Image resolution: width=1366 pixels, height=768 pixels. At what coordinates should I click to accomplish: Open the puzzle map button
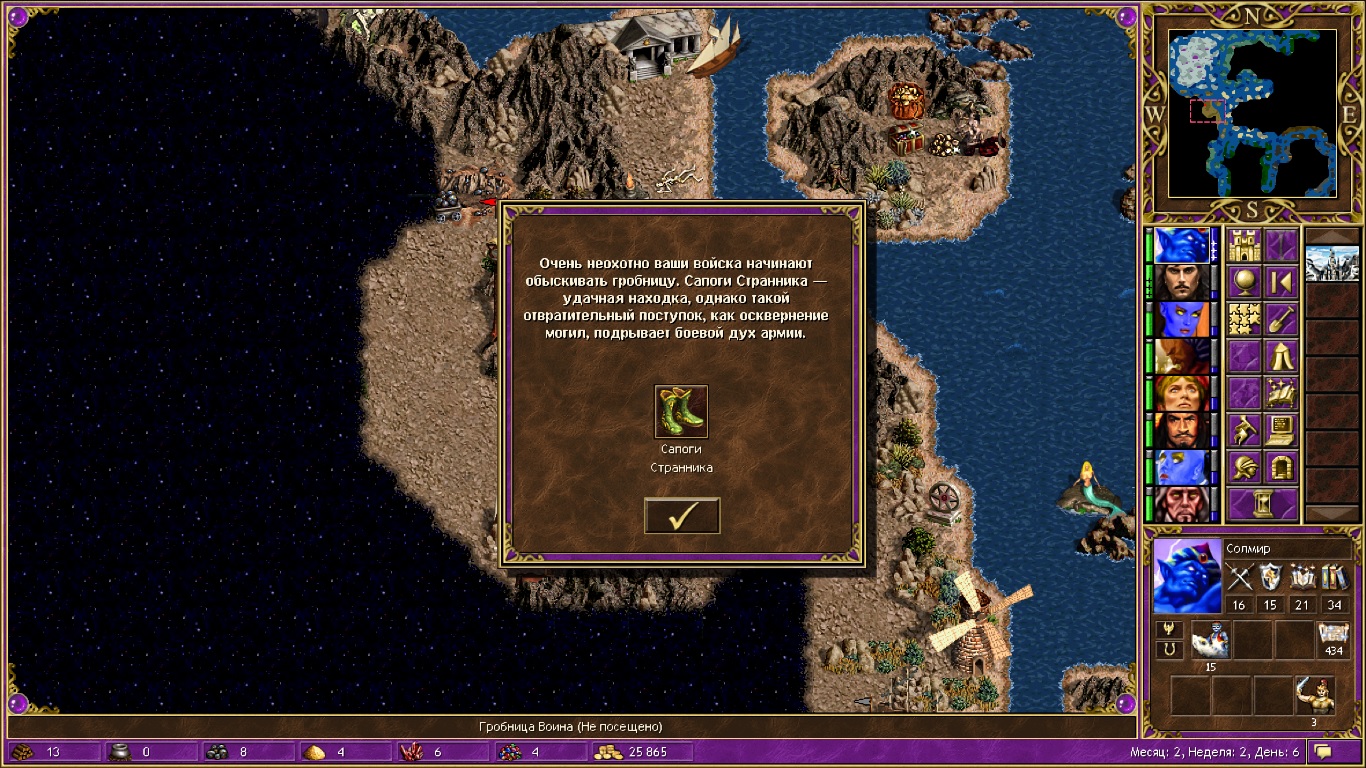[1244, 318]
